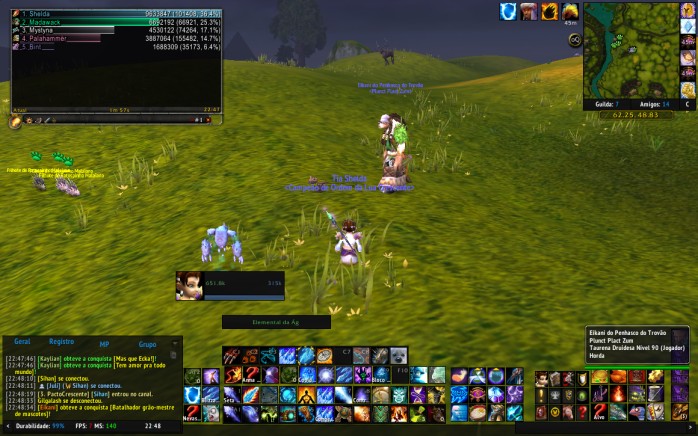Open the Amigos friends list display

(650, 103)
